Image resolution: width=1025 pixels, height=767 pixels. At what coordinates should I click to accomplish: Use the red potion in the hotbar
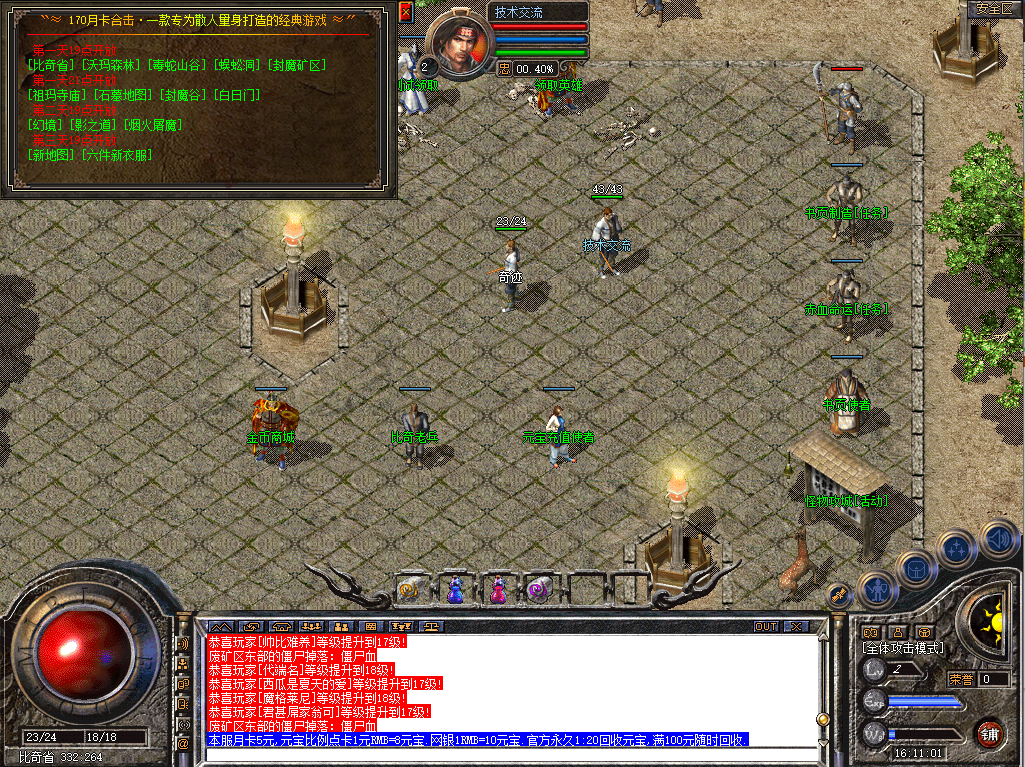(x=497, y=590)
